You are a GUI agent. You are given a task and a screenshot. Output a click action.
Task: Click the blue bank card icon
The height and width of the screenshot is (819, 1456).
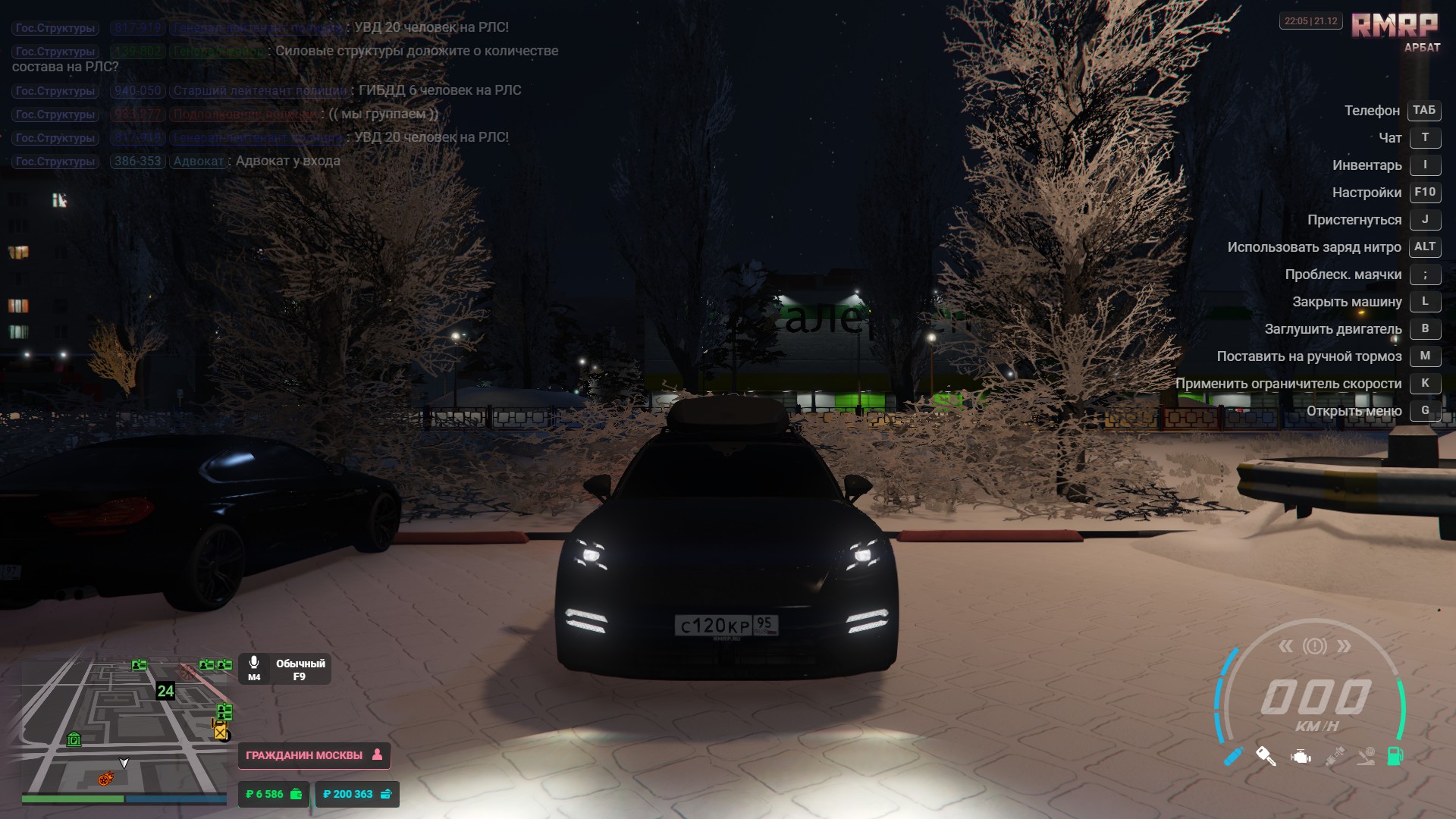click(x=386, y=794)
